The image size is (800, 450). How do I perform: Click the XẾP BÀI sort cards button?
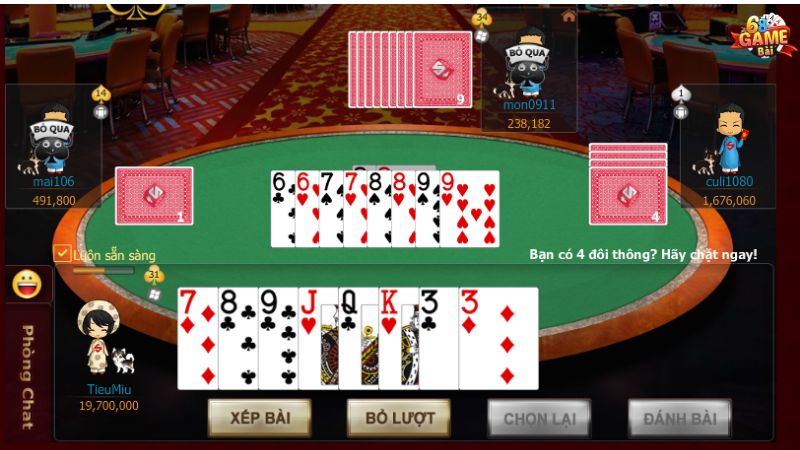[259, 417]
